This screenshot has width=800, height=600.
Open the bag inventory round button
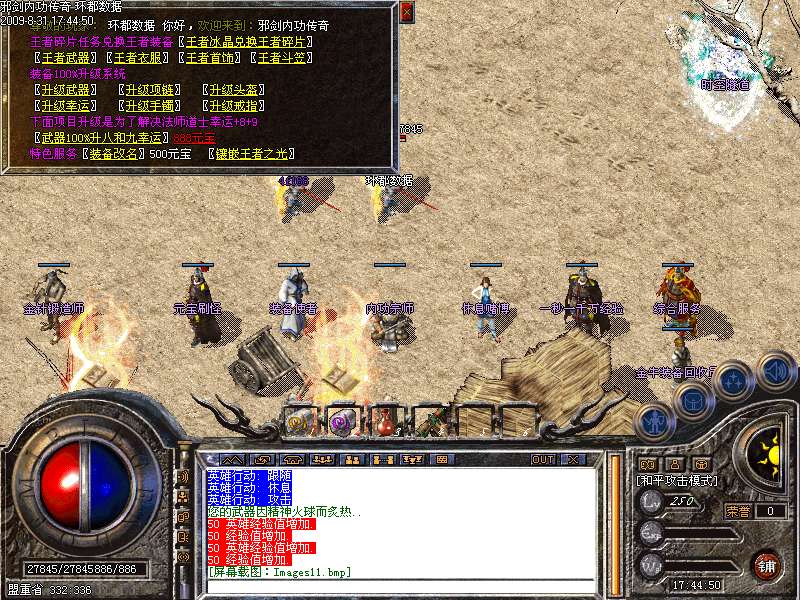click(x=692, y=400)
